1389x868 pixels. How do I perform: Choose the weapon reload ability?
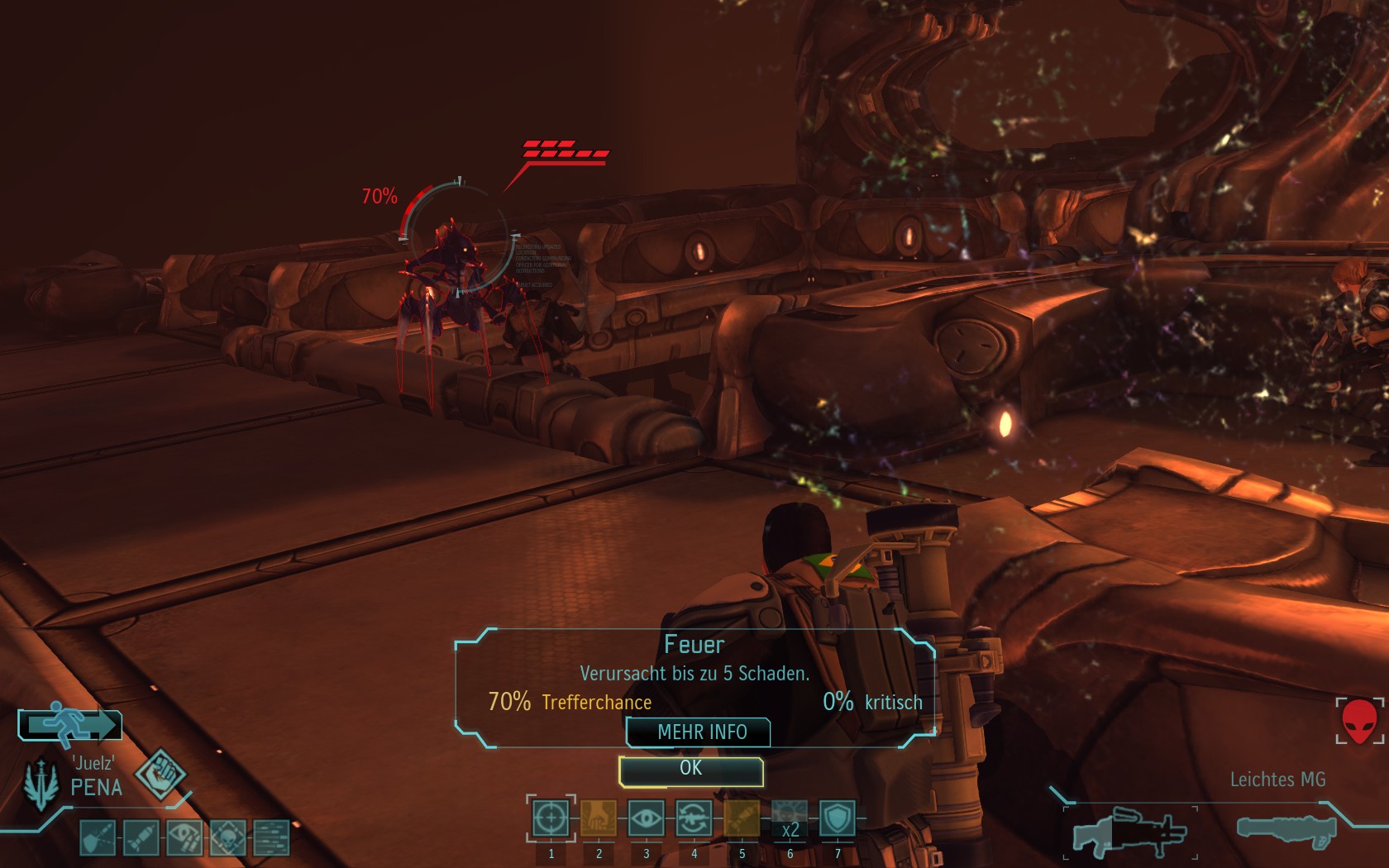click(694, 818)
